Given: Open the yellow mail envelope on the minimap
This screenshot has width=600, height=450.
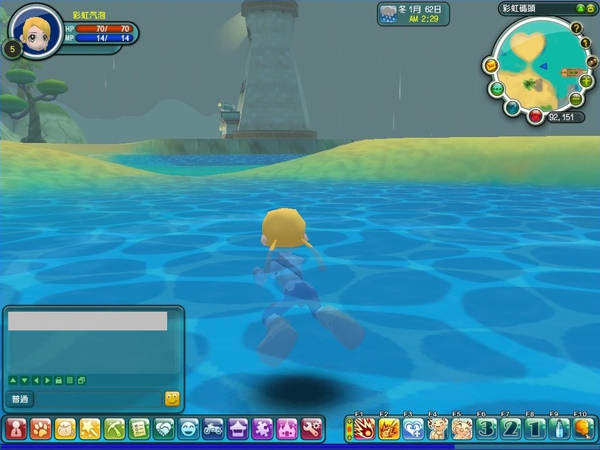Looking at the screenshot, I should tap(491, 65).
